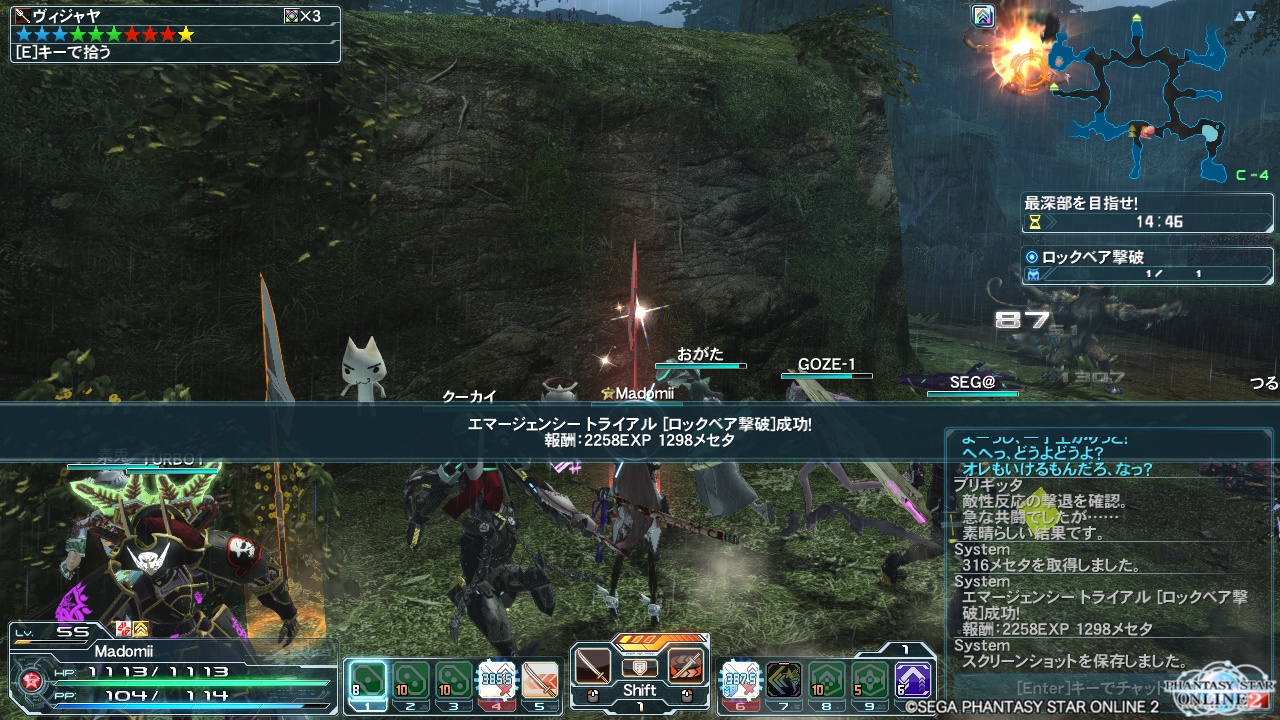Image resolution: width=1280 pixels, height=720 pixels.
Task: Click the central shield guard icon above Shift
Action: (639, 667)
